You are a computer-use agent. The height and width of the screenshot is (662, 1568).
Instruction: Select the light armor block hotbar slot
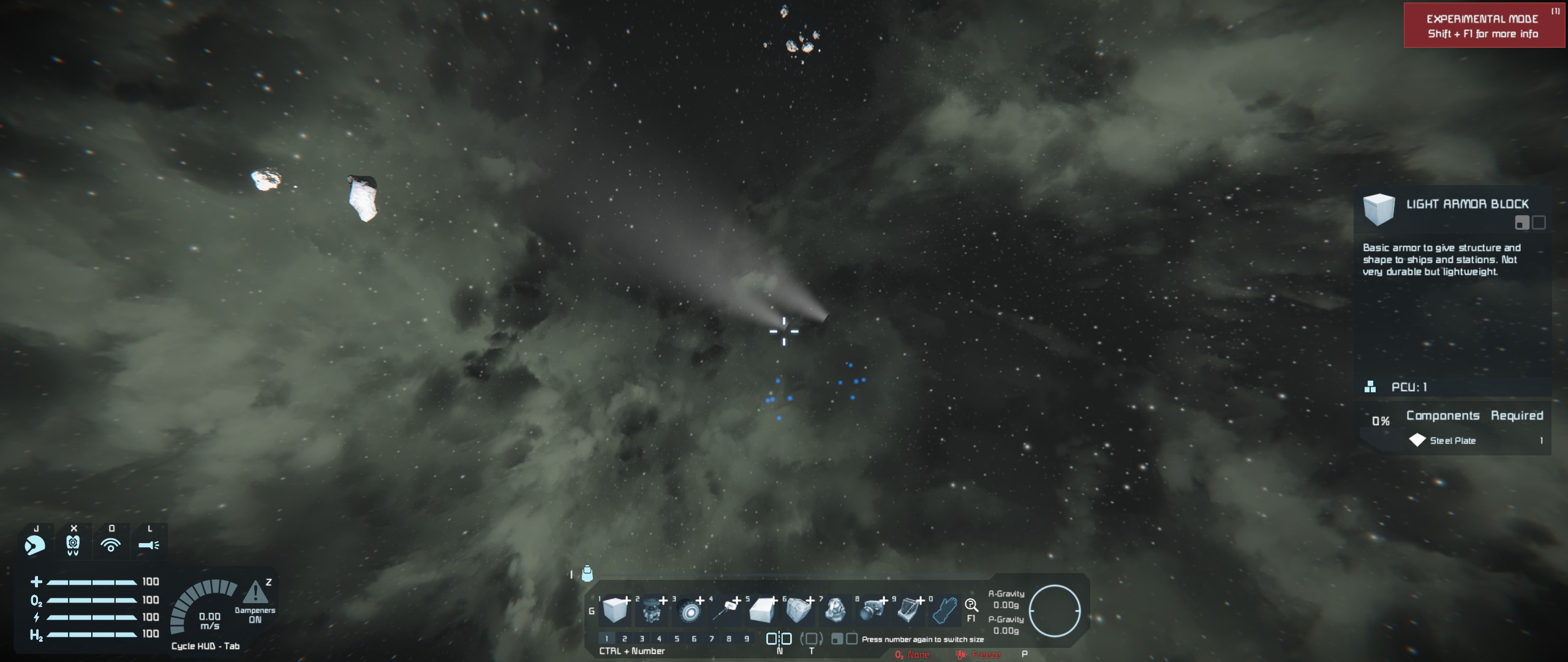coord(614,610)
